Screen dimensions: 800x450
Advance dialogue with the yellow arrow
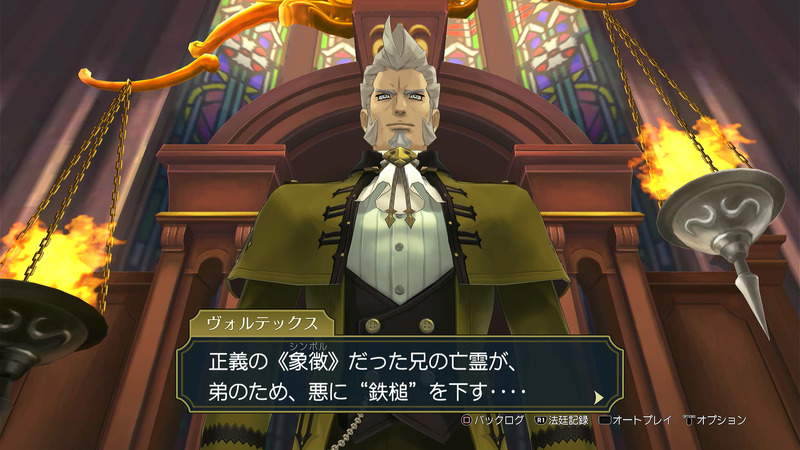pos(598,396)
